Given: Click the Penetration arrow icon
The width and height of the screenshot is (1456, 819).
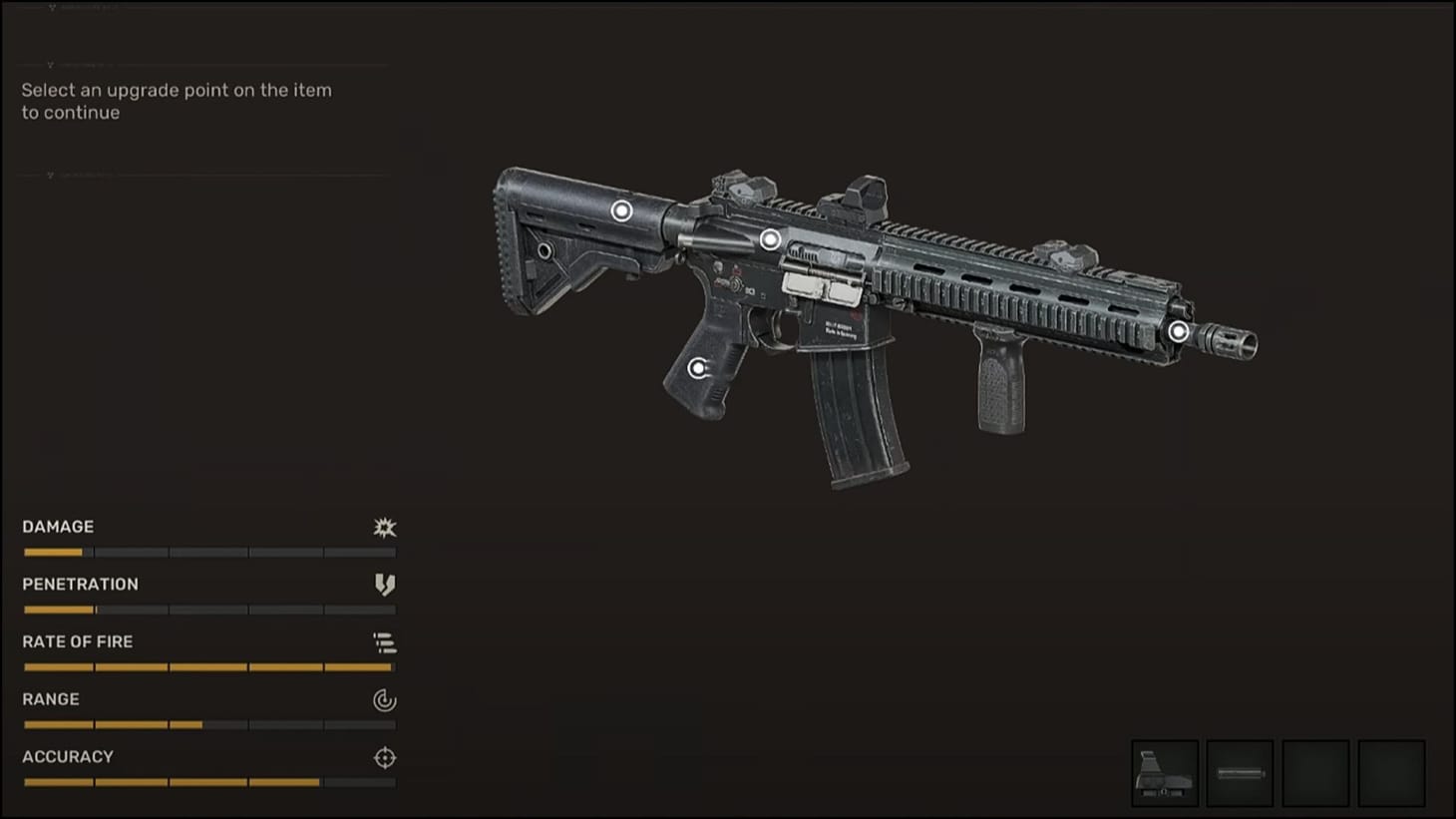Looking at the screenshot, I should pyautogui.click(x=385, y=585).
